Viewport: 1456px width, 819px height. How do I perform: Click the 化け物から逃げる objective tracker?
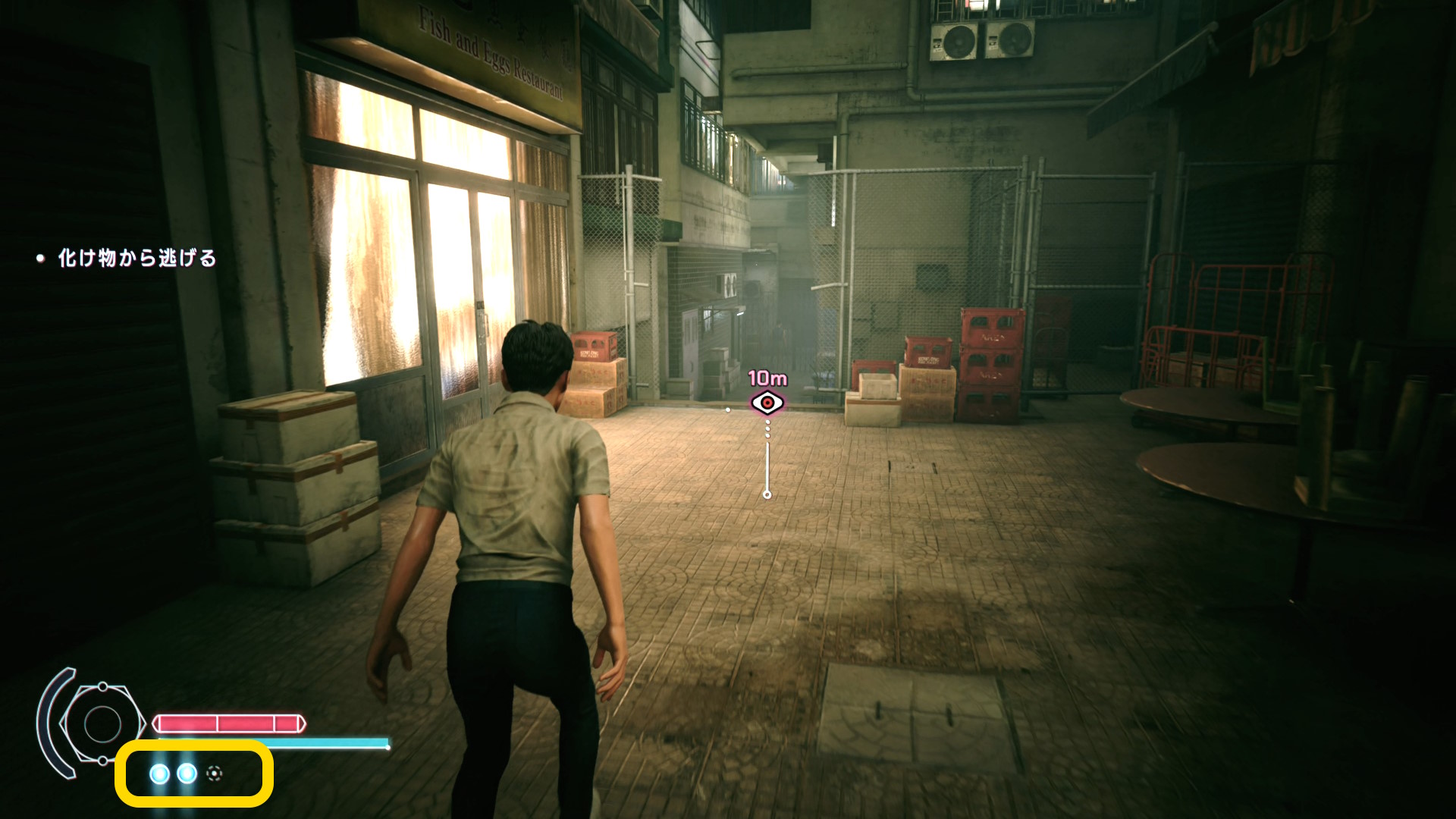click(136, 259)
